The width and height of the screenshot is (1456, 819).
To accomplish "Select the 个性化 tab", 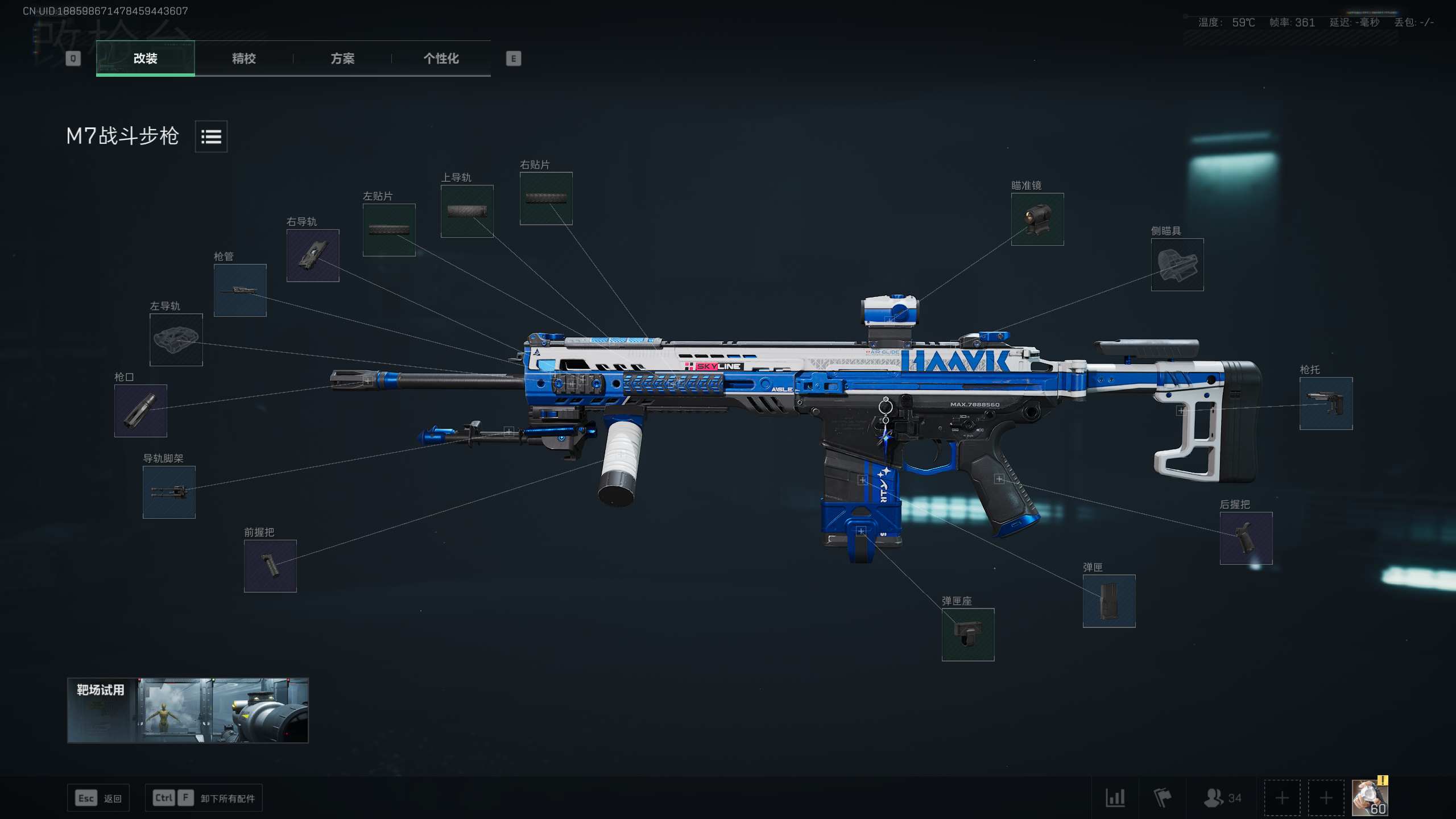I will point(441,58).
